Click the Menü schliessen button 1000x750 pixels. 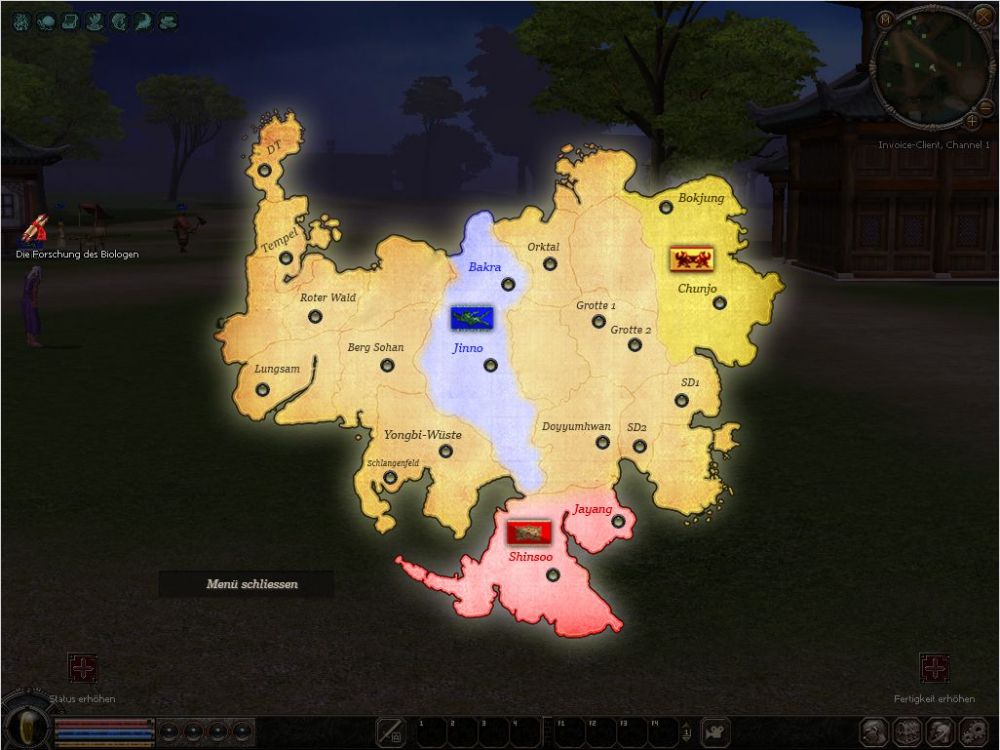pyautogui.click(x=251, y=584)
